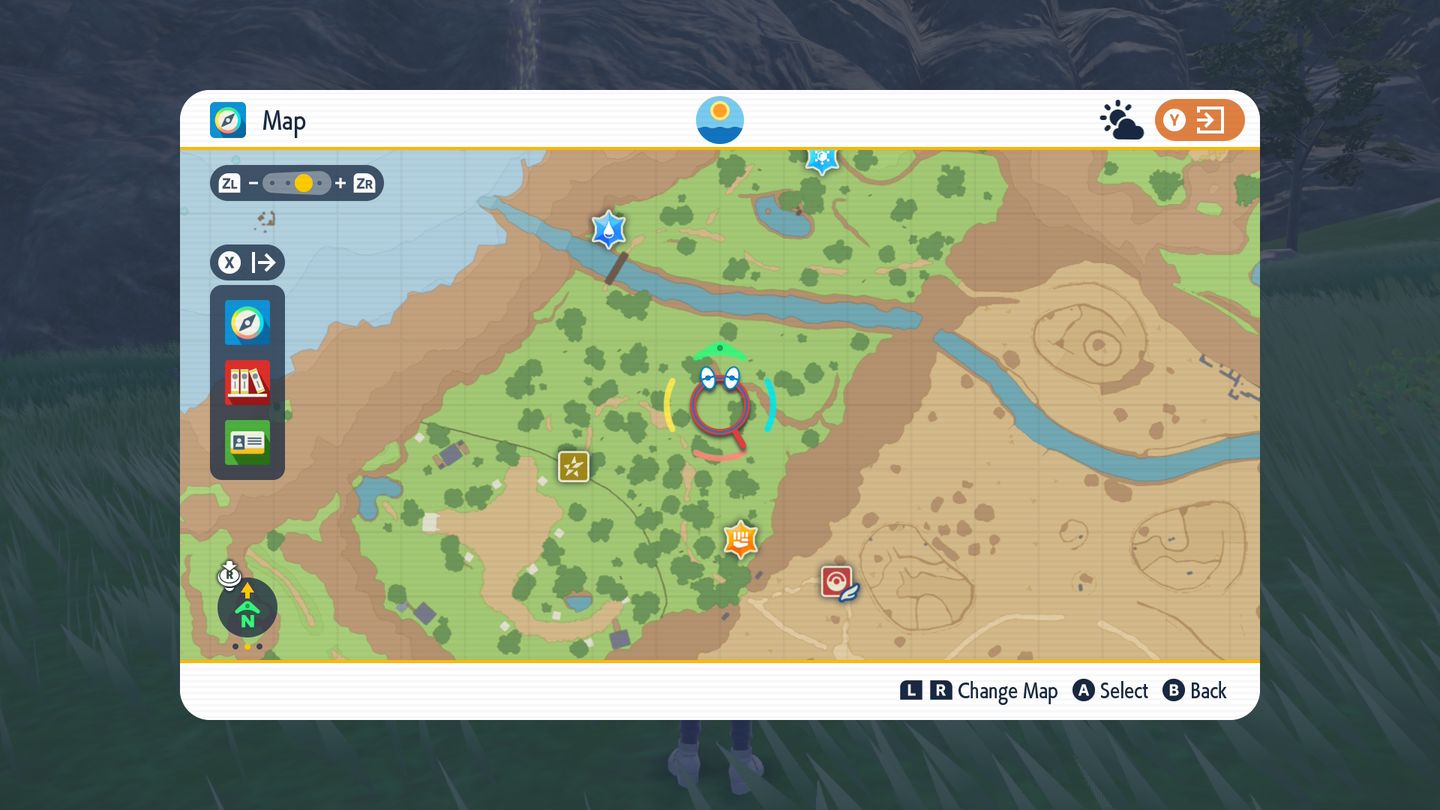Select the compass map app icon
Screen dimensions: 1440x810
(x=247, y=323)
